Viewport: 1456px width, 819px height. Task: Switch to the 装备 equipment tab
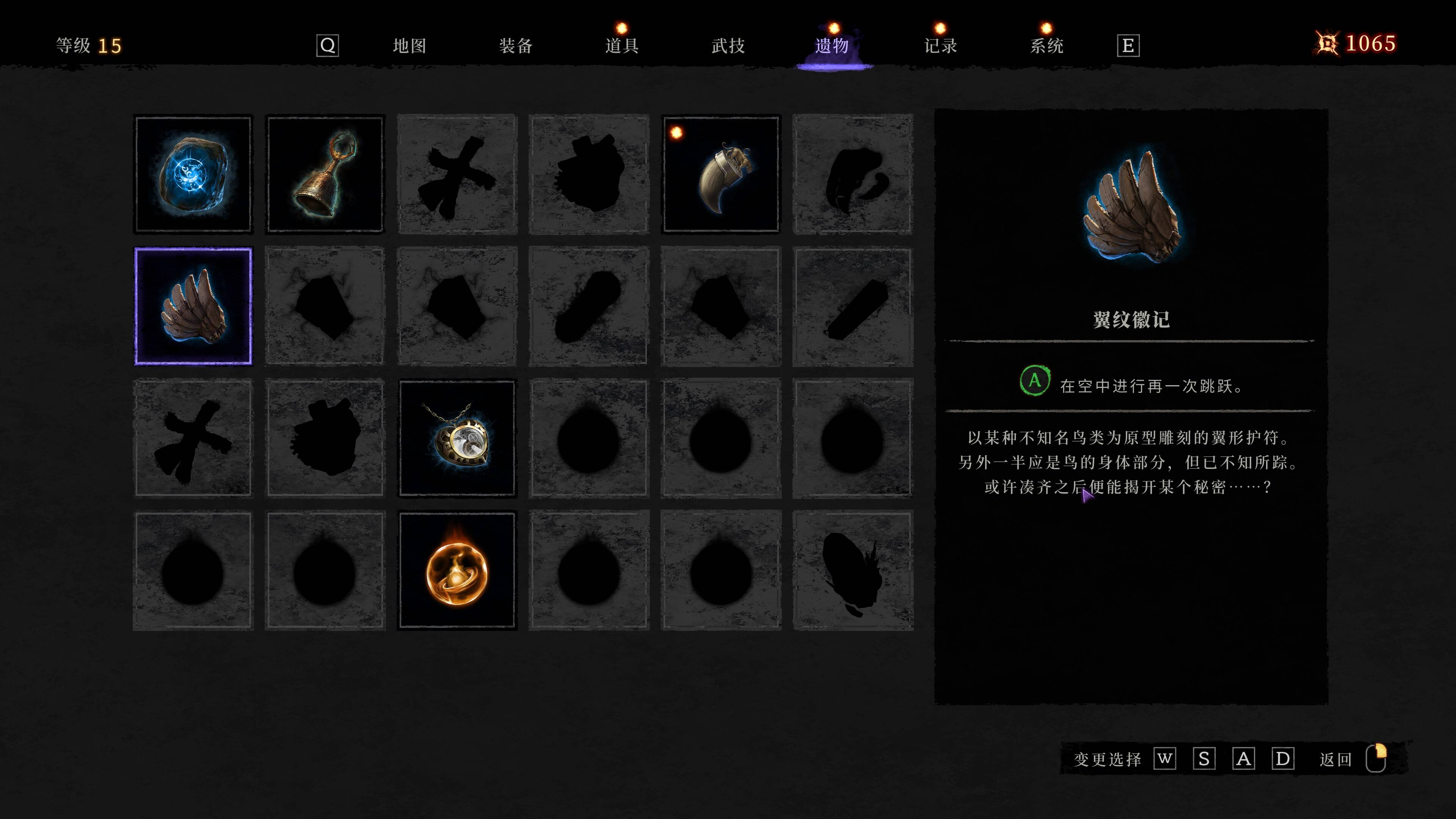pos(516,45)
